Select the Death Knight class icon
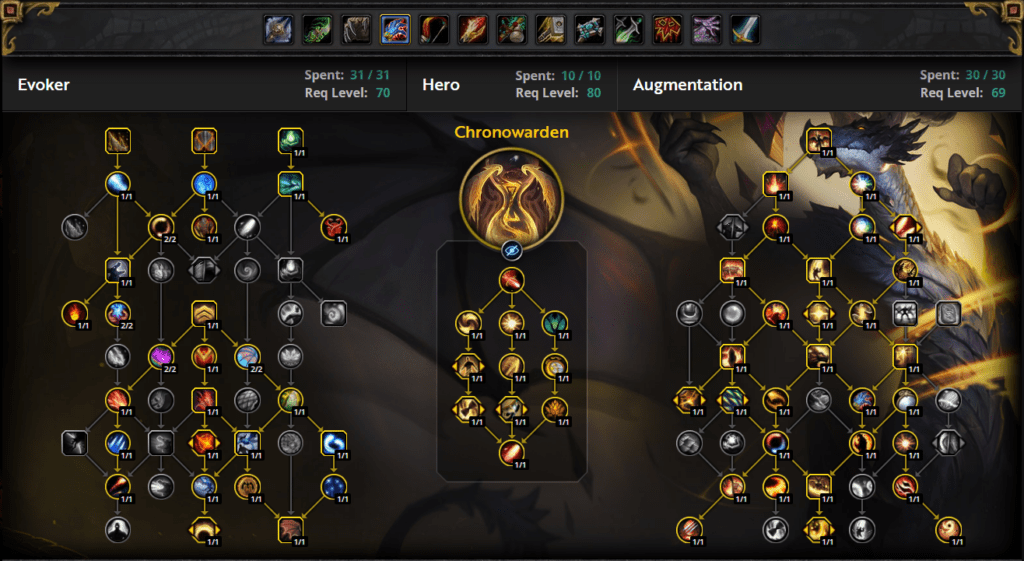This screenshot has width=1024, height=561. click(x=278, y=30)
